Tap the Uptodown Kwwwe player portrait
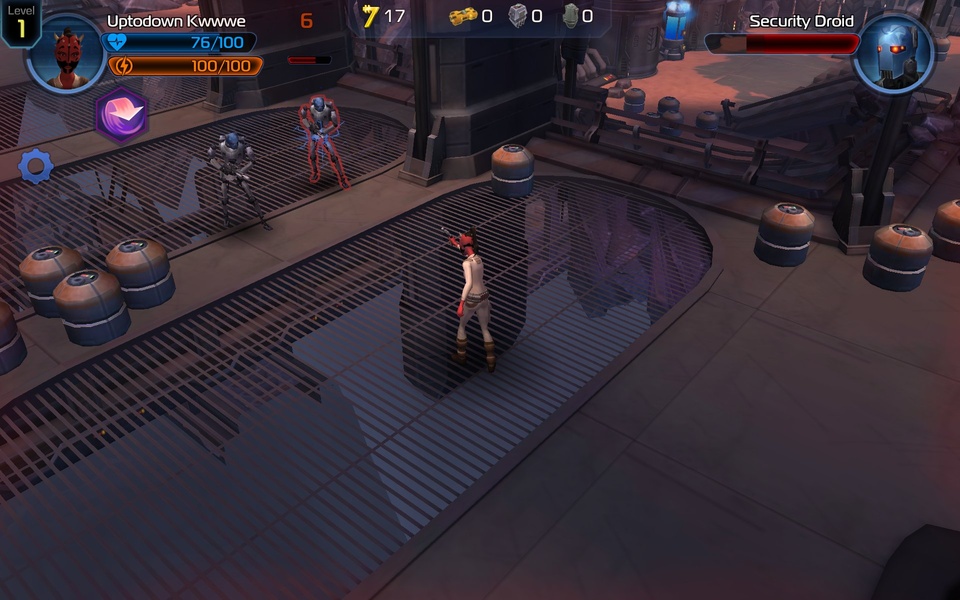Viewport: 960px width, 600px height. click(x=65, y=53)
